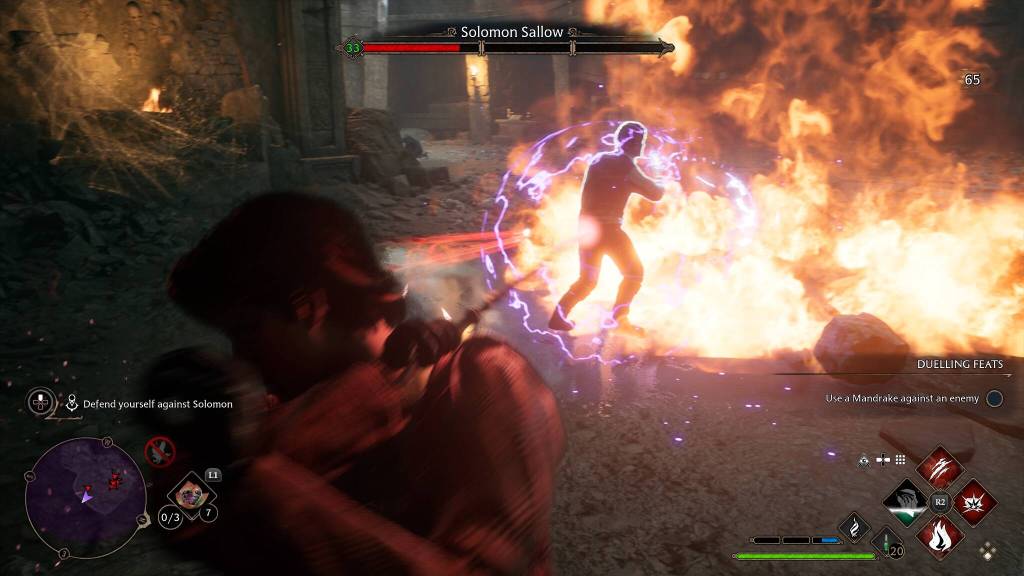Cast the red claw slash spell
Image resolution: width=1024 pixels, height=576 pixels.
point(940,468)
